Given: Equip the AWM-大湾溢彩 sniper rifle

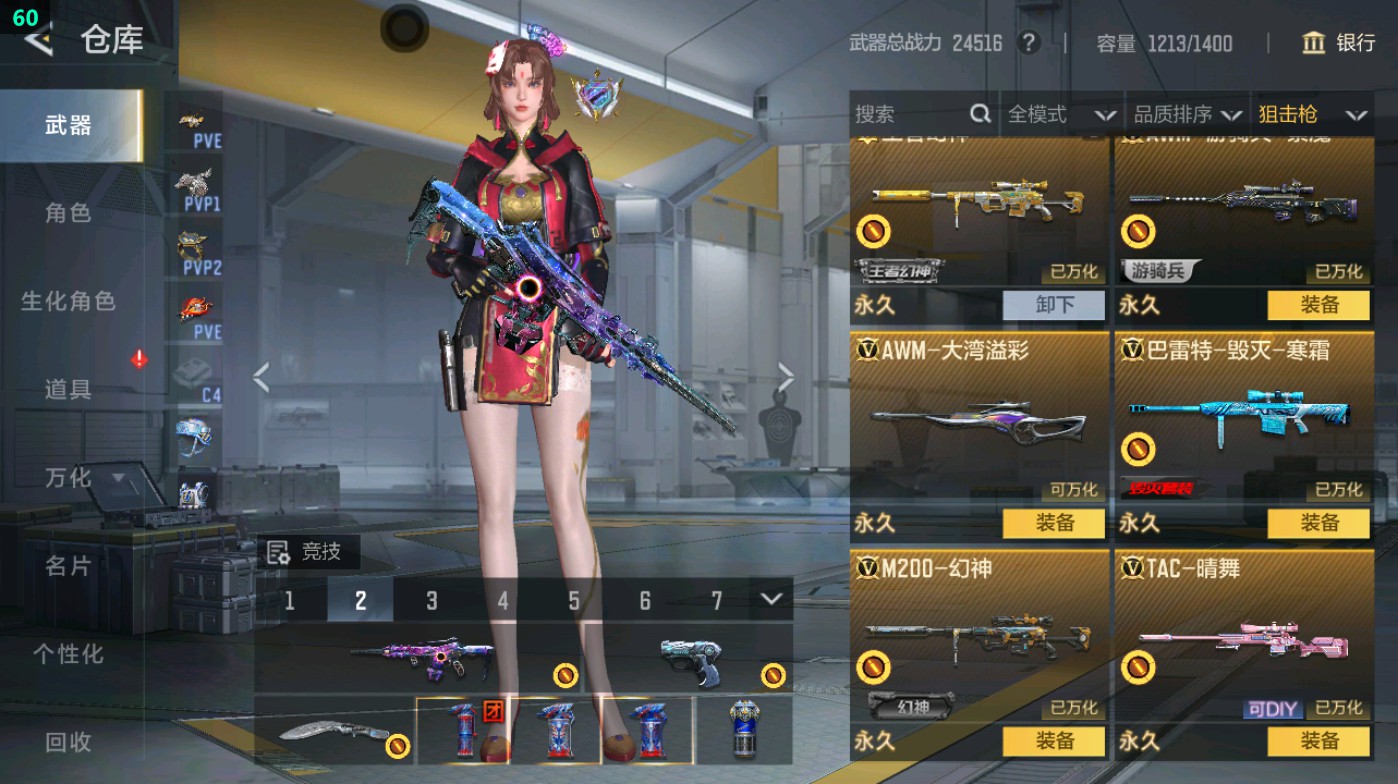Looking at the screenshot, I should (x=1054, y=523).
